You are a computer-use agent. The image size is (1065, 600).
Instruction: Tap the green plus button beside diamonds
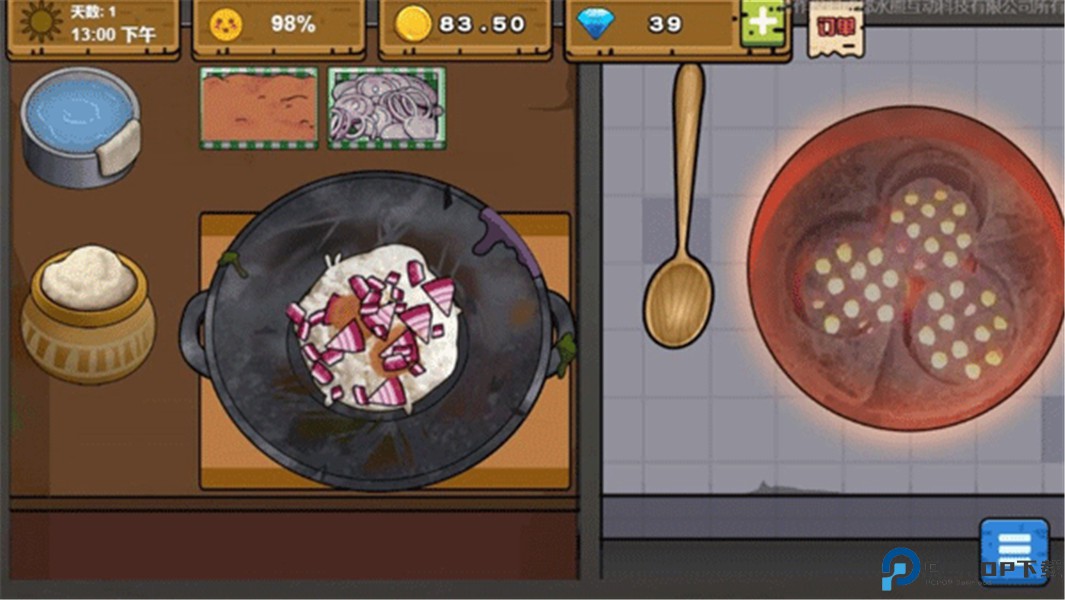[x=762, y=23]
